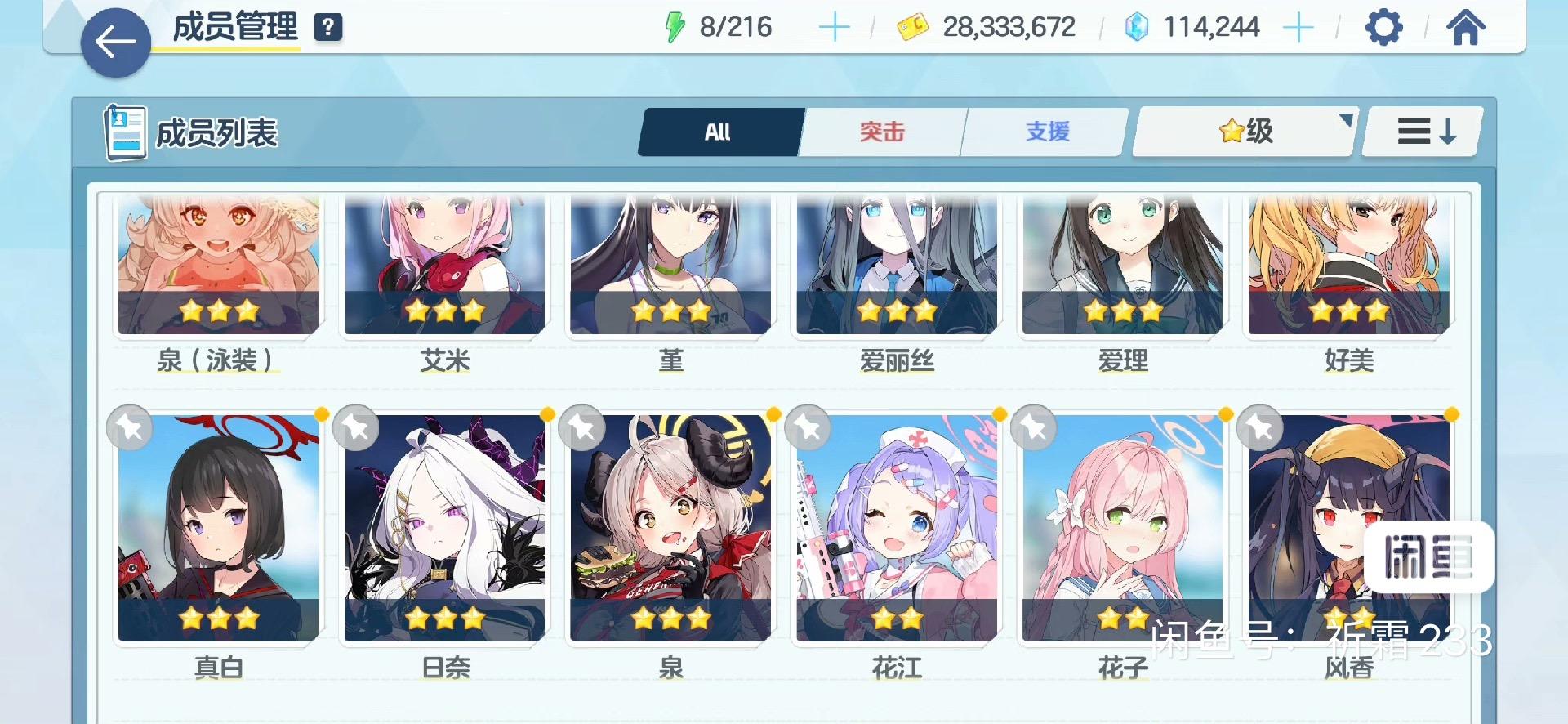This screenshot has height=724, width=1568.
Task: Open the help icon next to 成员管理
Action: pos(328,28)
